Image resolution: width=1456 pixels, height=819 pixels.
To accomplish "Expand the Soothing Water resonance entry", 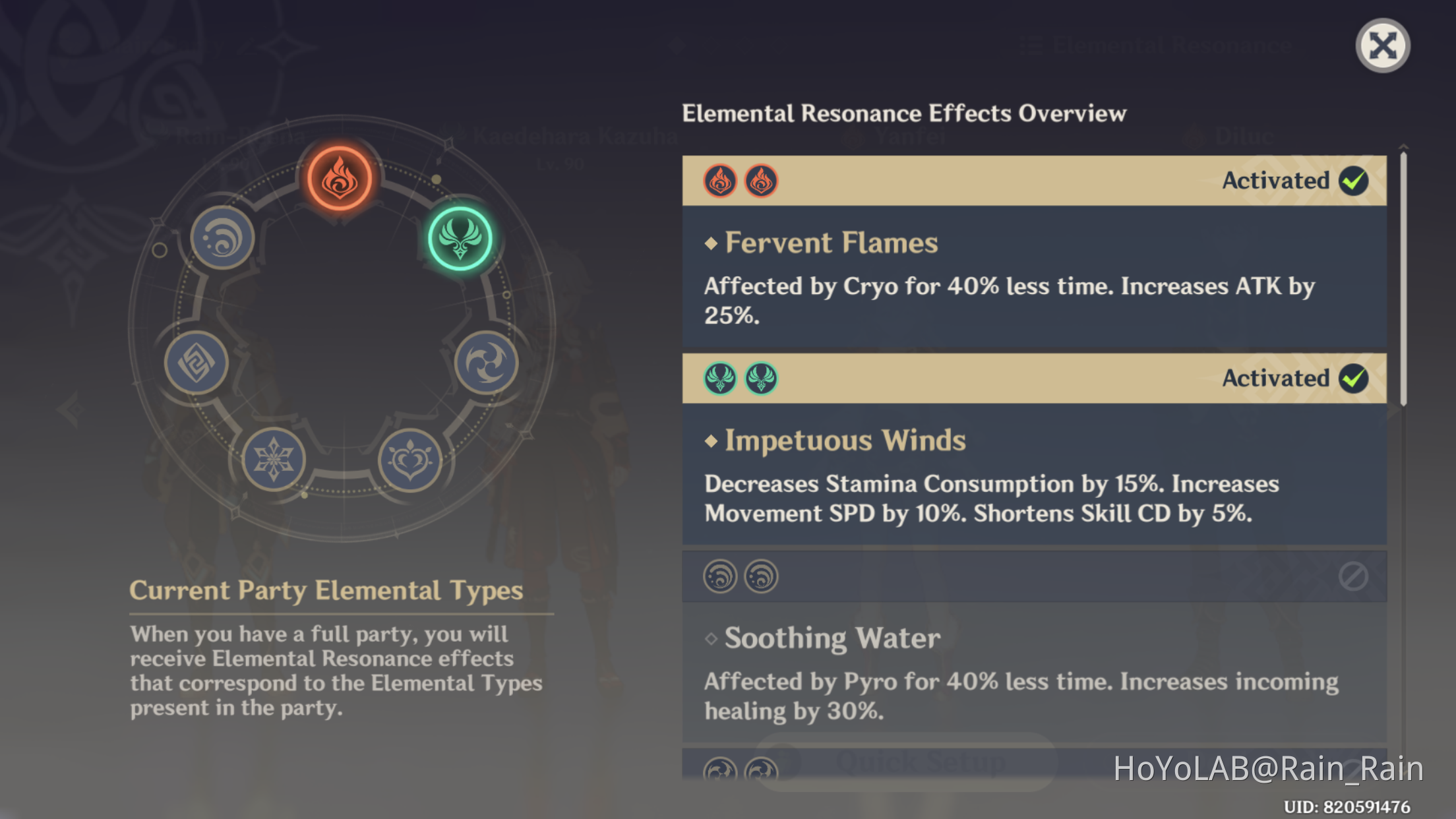I will pos(832,638).
